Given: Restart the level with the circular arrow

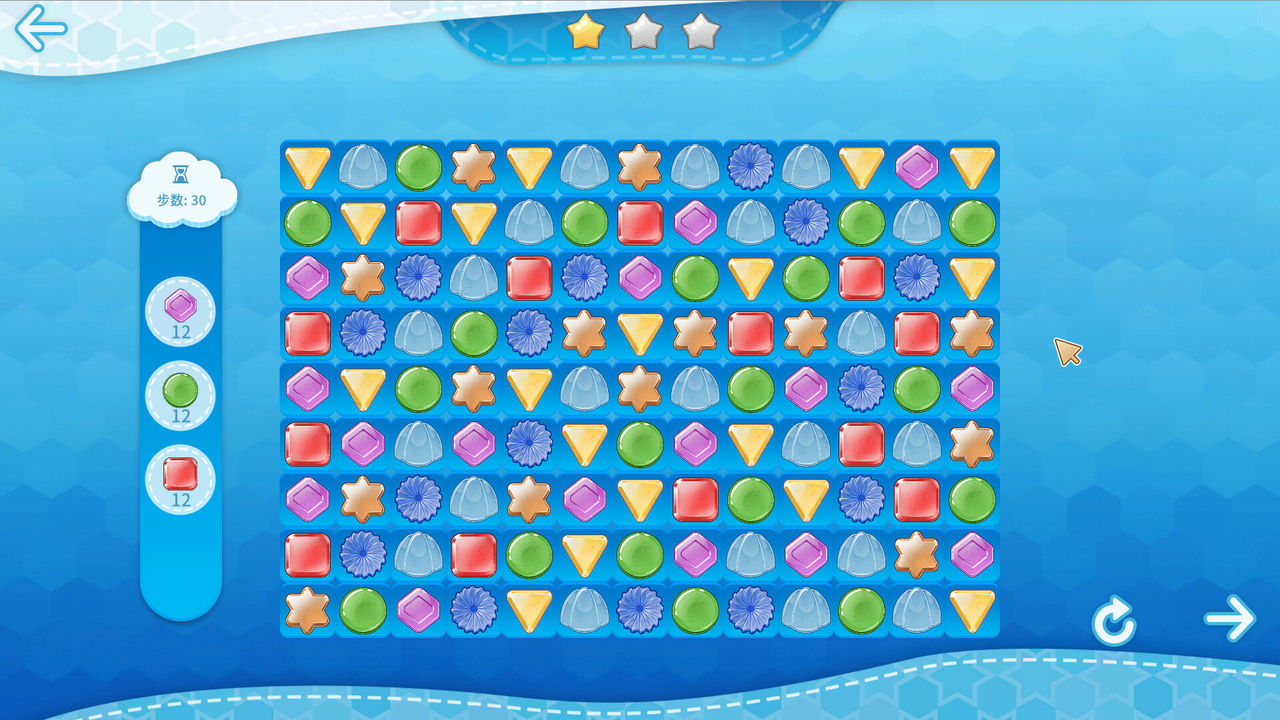Looking at the screenshot, I should click(1113, 623).
